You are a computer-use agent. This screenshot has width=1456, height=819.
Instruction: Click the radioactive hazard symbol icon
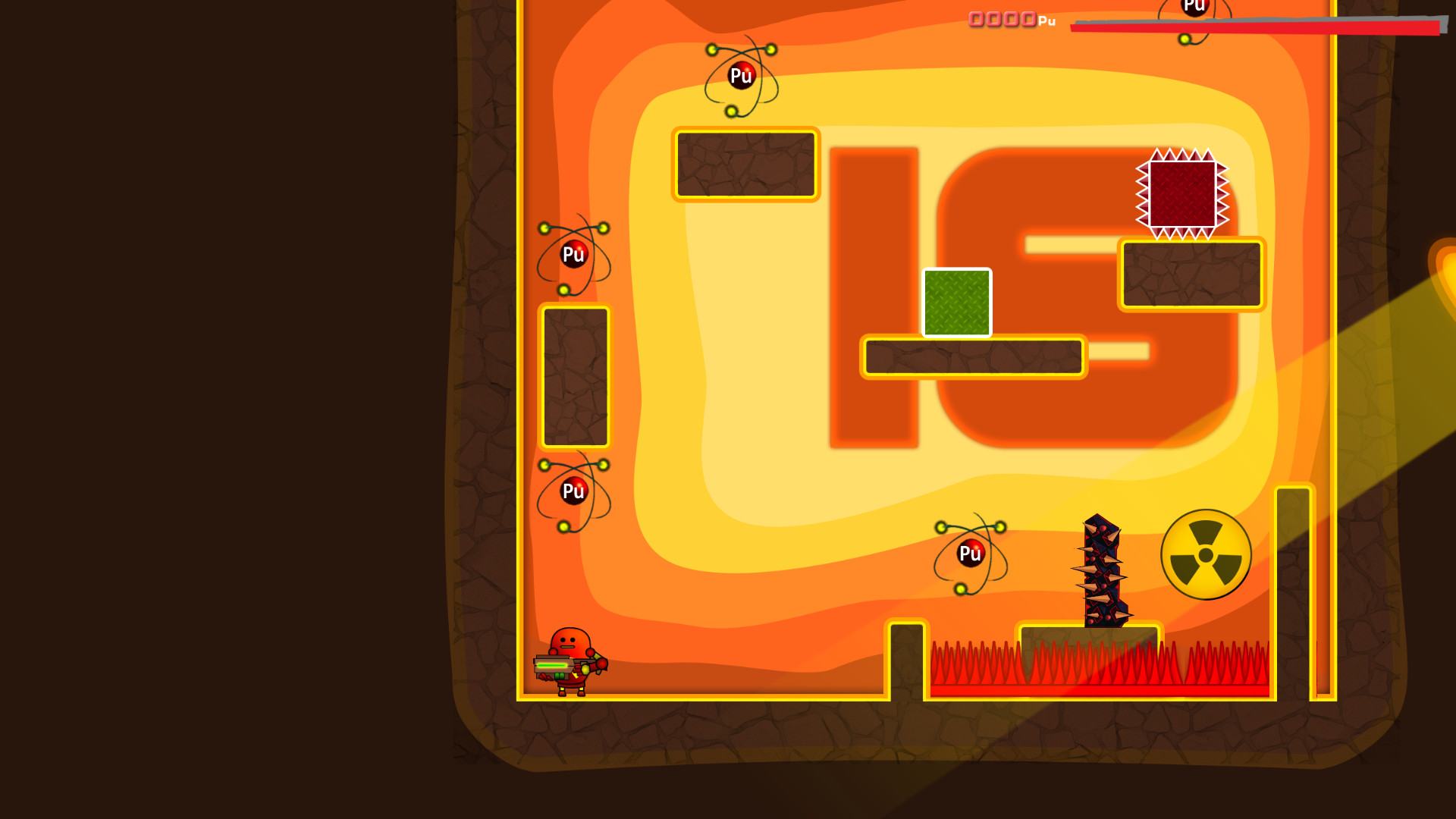point(1204,554)
